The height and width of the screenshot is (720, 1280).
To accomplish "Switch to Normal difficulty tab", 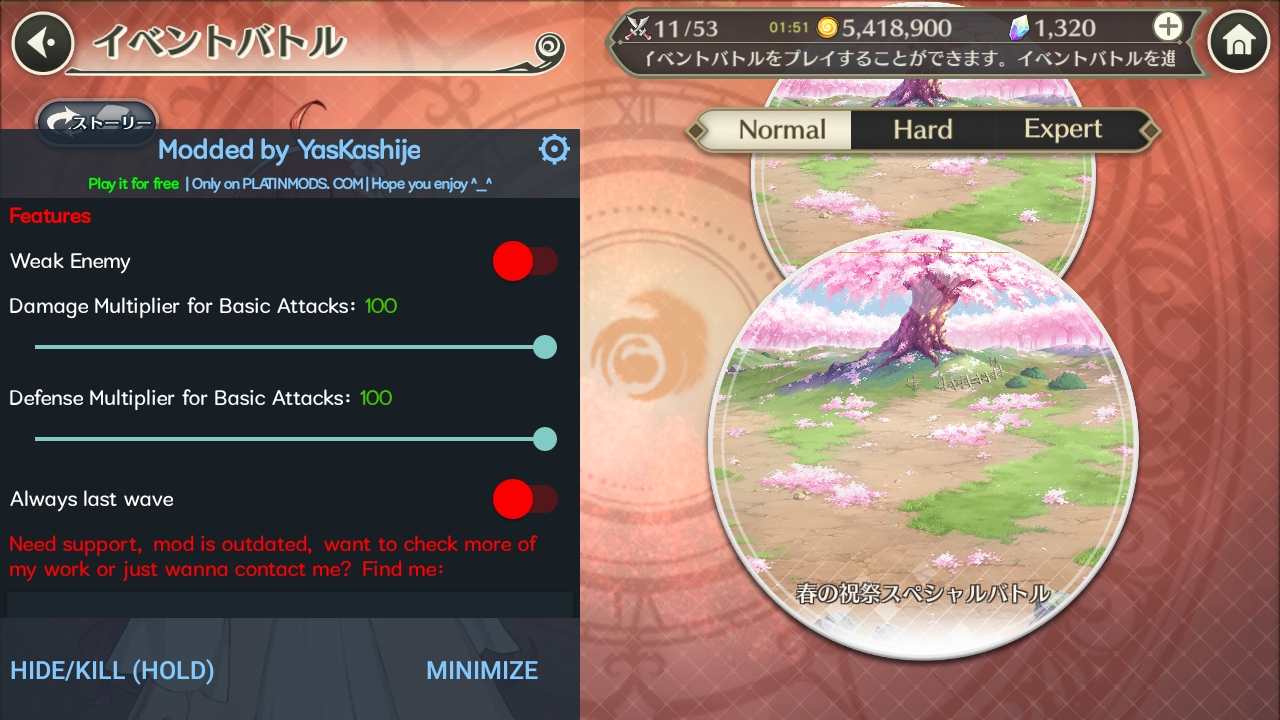I will (781, 130).
